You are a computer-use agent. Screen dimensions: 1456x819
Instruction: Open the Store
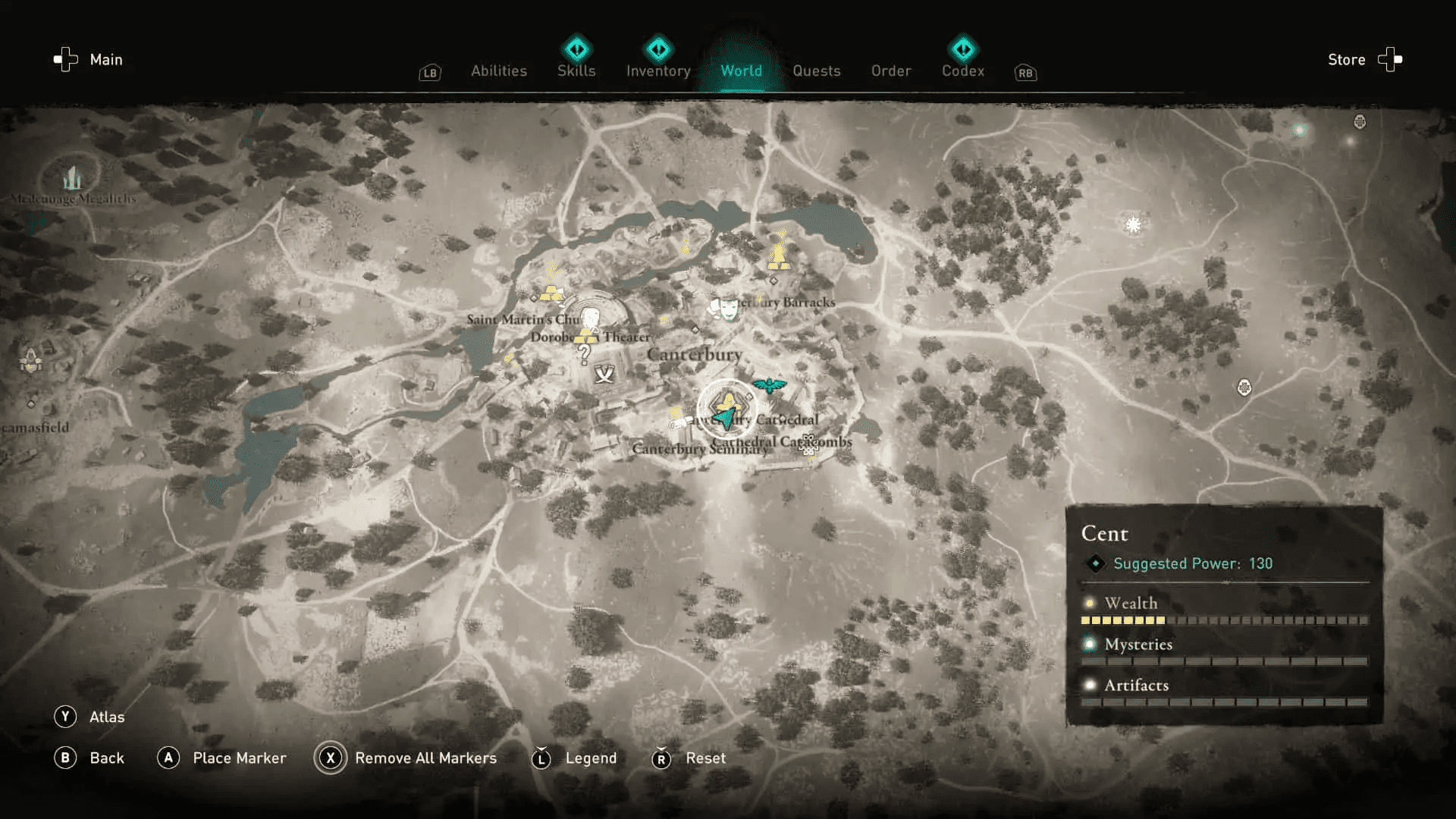(x=1346, y=59)
